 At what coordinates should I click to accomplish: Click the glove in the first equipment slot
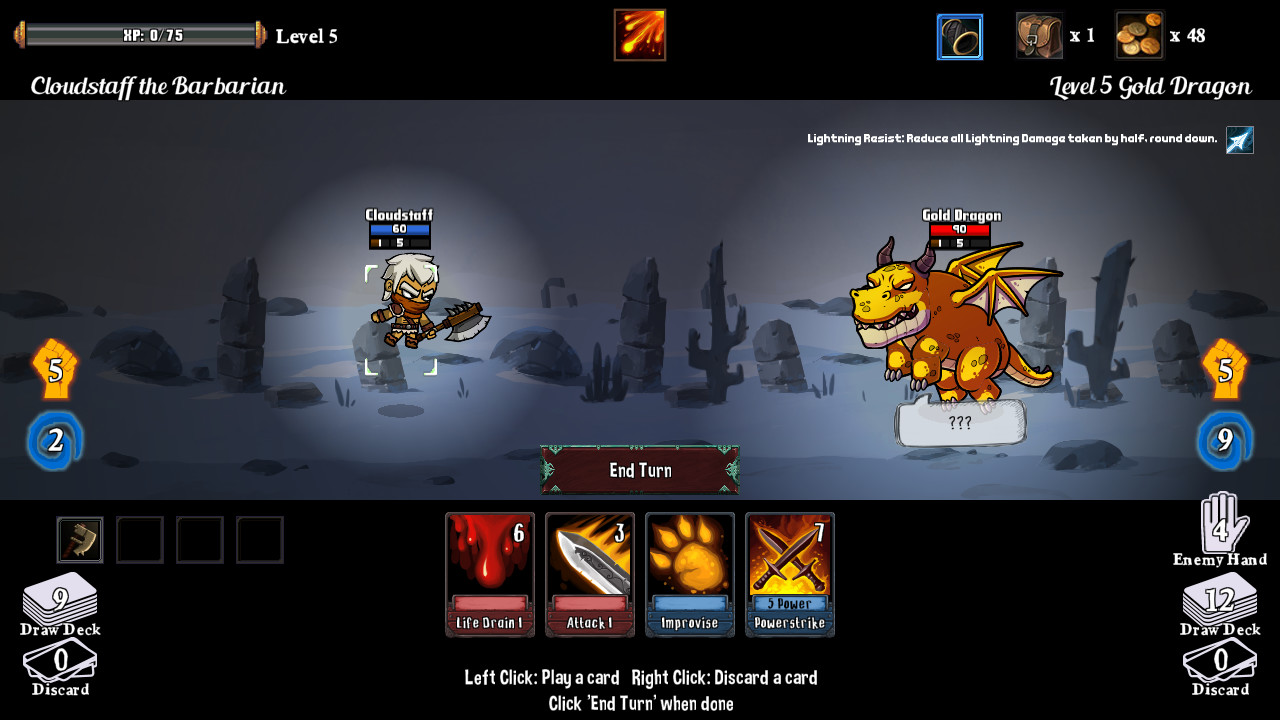pos(79,539)
